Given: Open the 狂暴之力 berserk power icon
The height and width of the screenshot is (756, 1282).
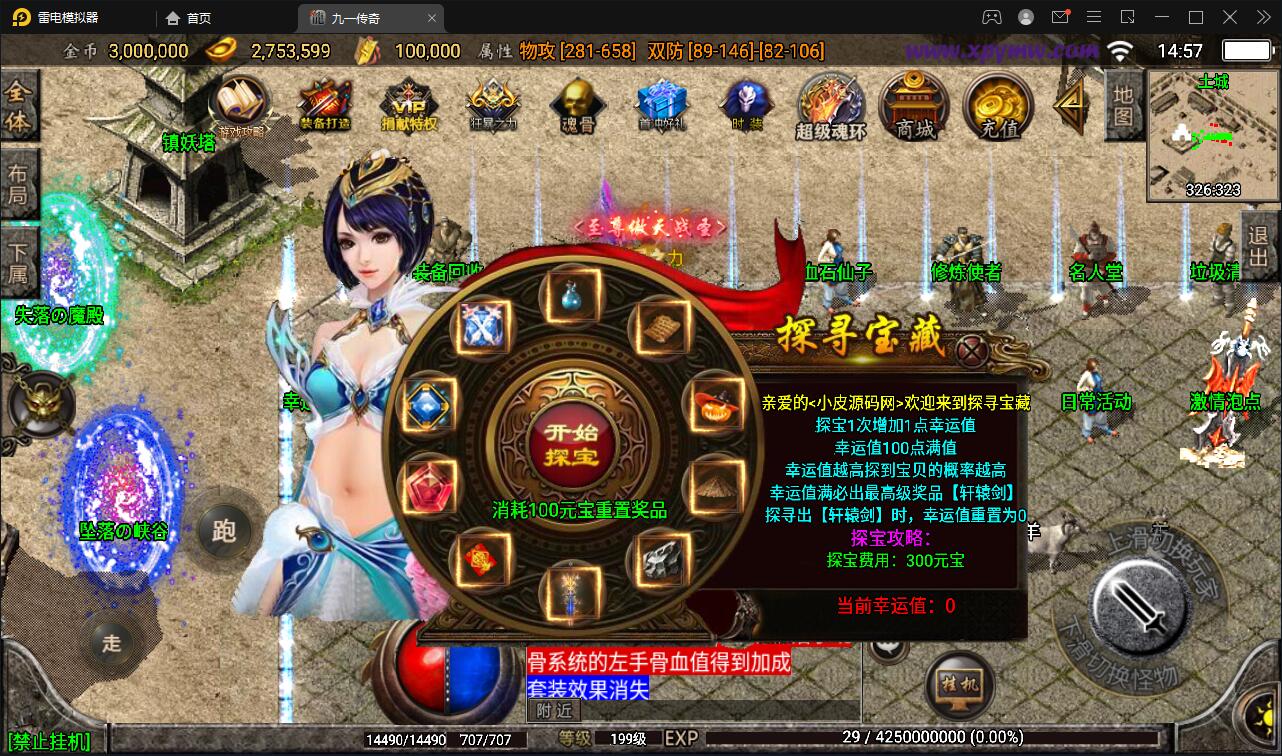Looking at the screenshot, I should click(x=492, y=105).
